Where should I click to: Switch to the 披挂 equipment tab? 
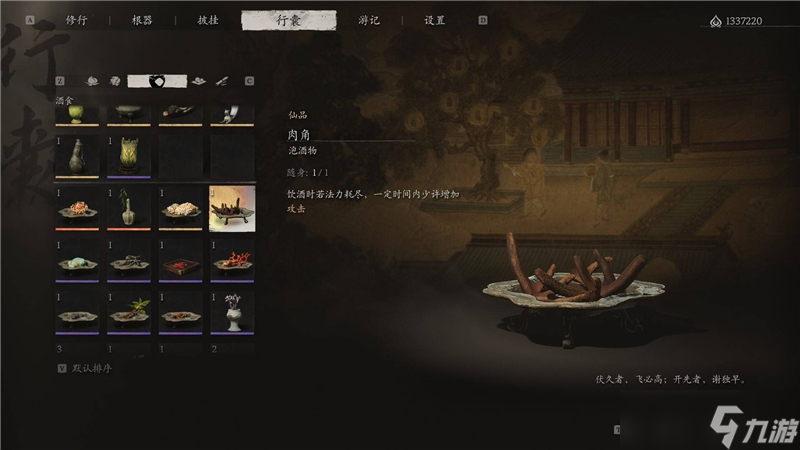(207, 20)
